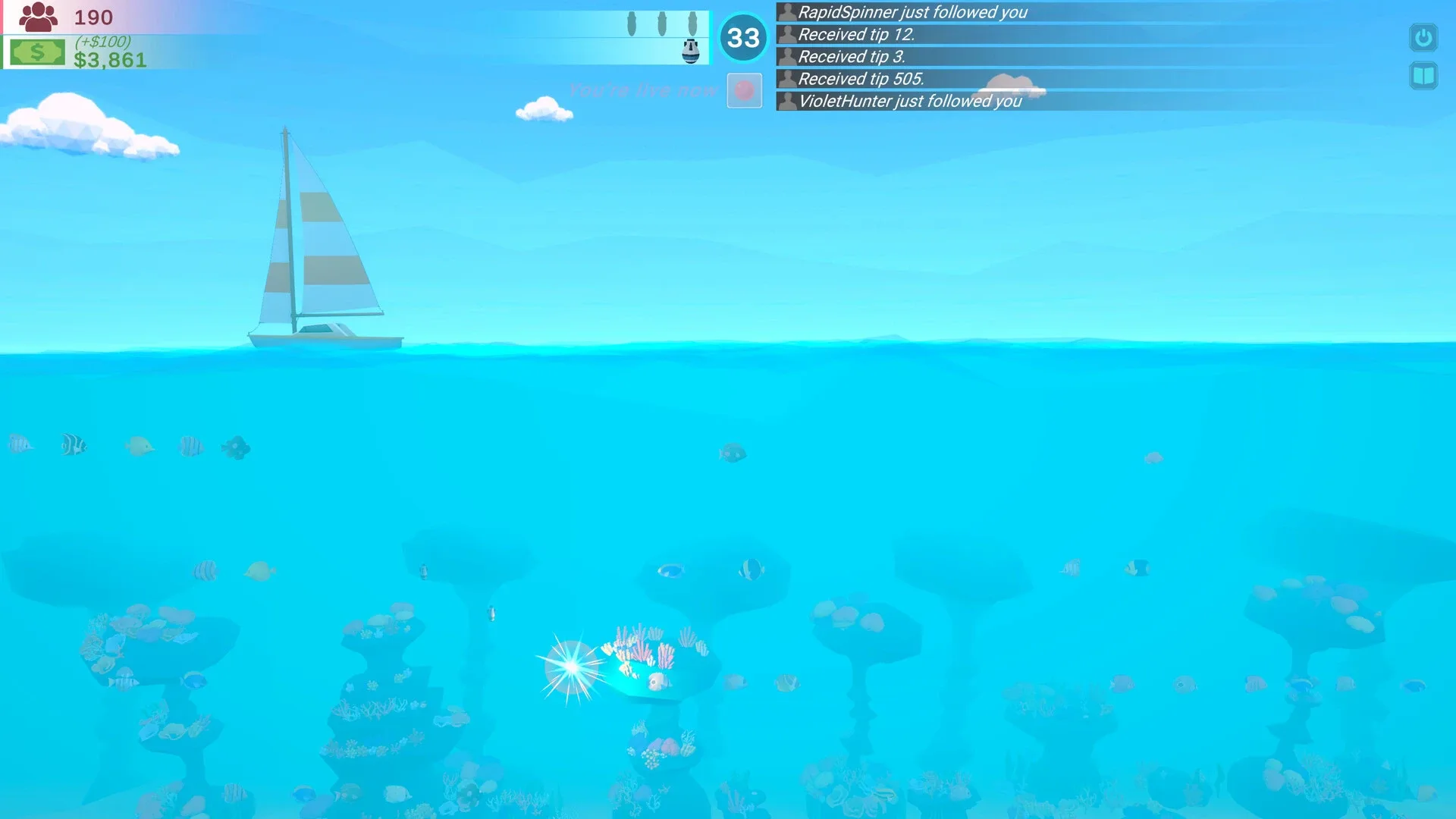Select the circular level 33 badge
Viewport: 1456px width, 819px height.
[x=743, y=37]
